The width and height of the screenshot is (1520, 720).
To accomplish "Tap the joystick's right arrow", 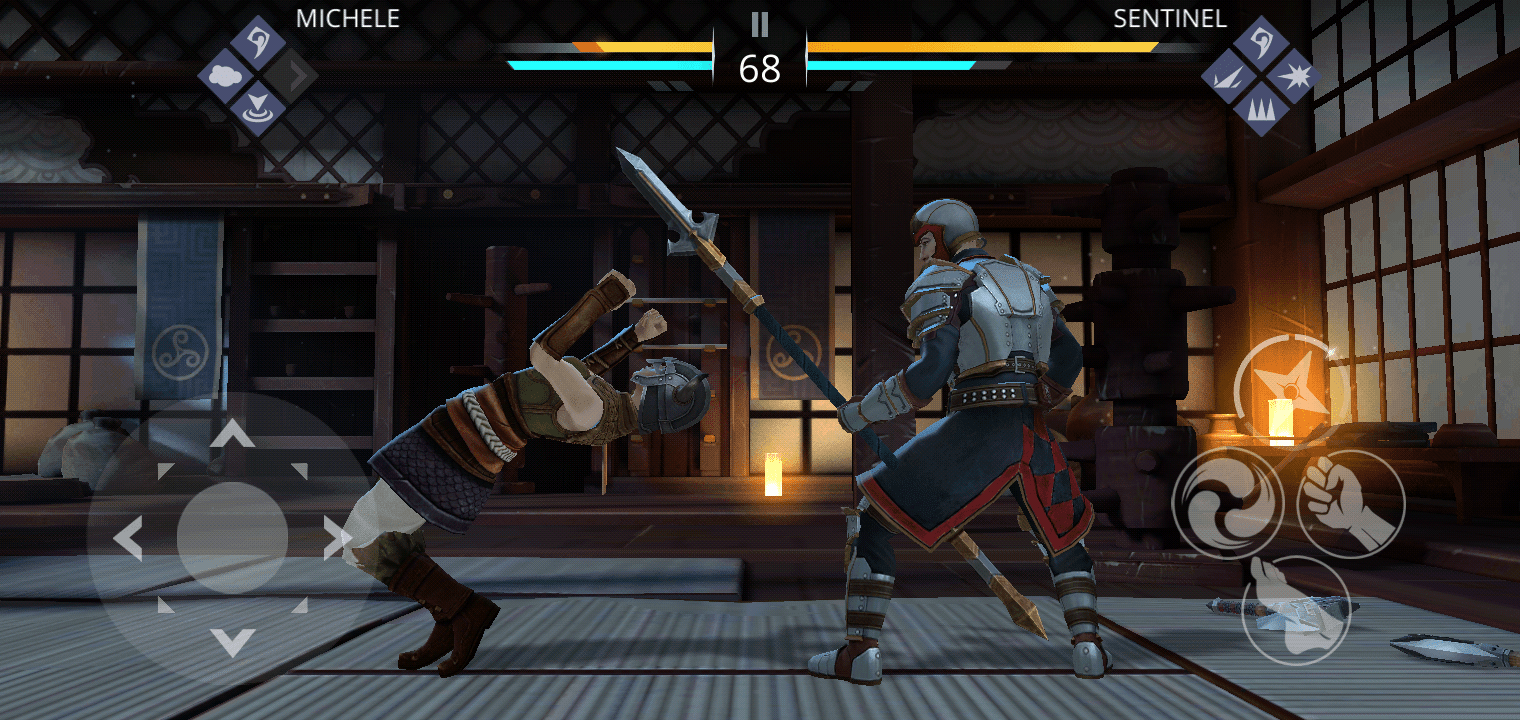I will [337, 538].
